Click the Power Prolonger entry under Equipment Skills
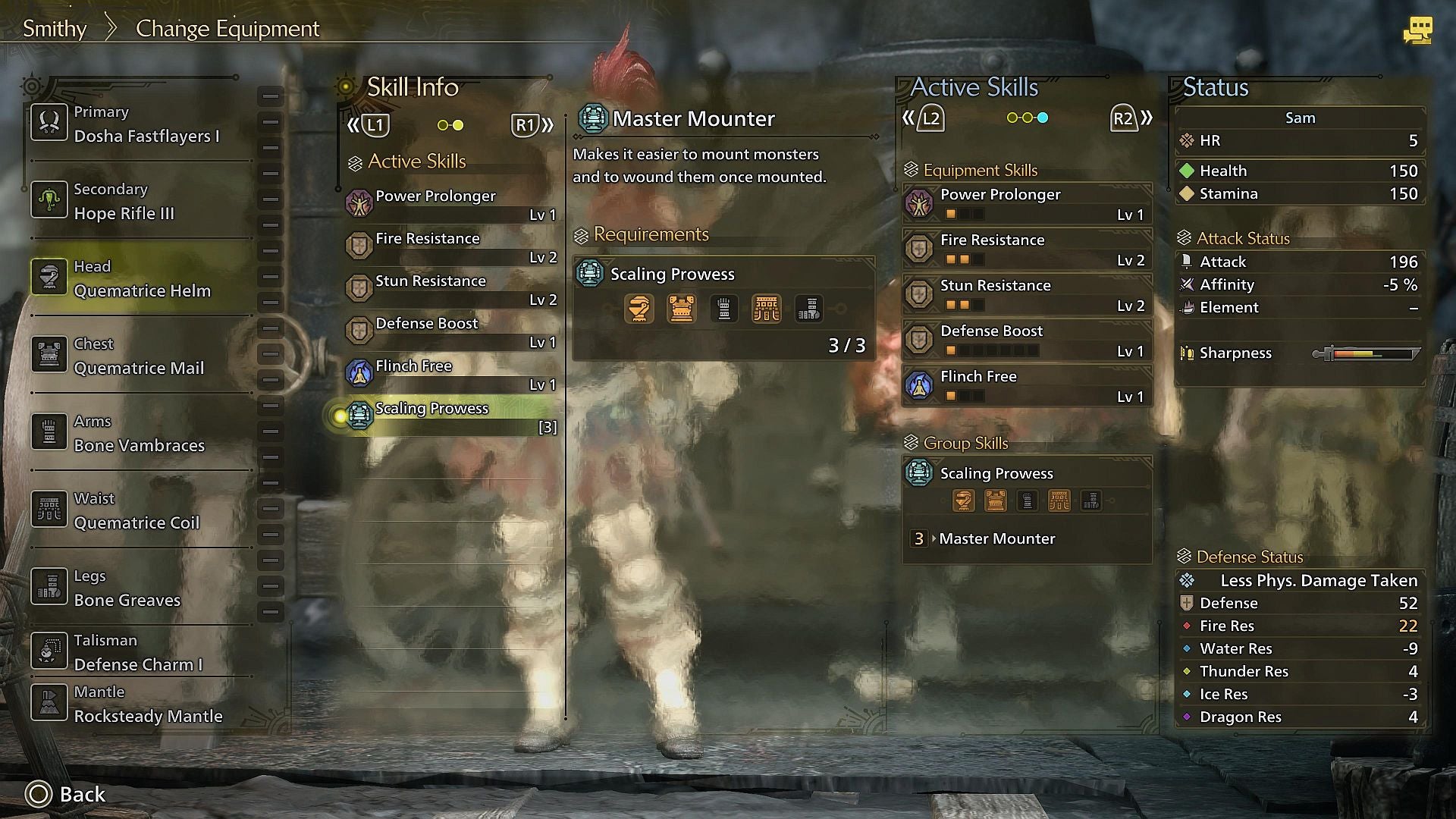This screenshot has width=1456, height=819. coord(1001,203)
